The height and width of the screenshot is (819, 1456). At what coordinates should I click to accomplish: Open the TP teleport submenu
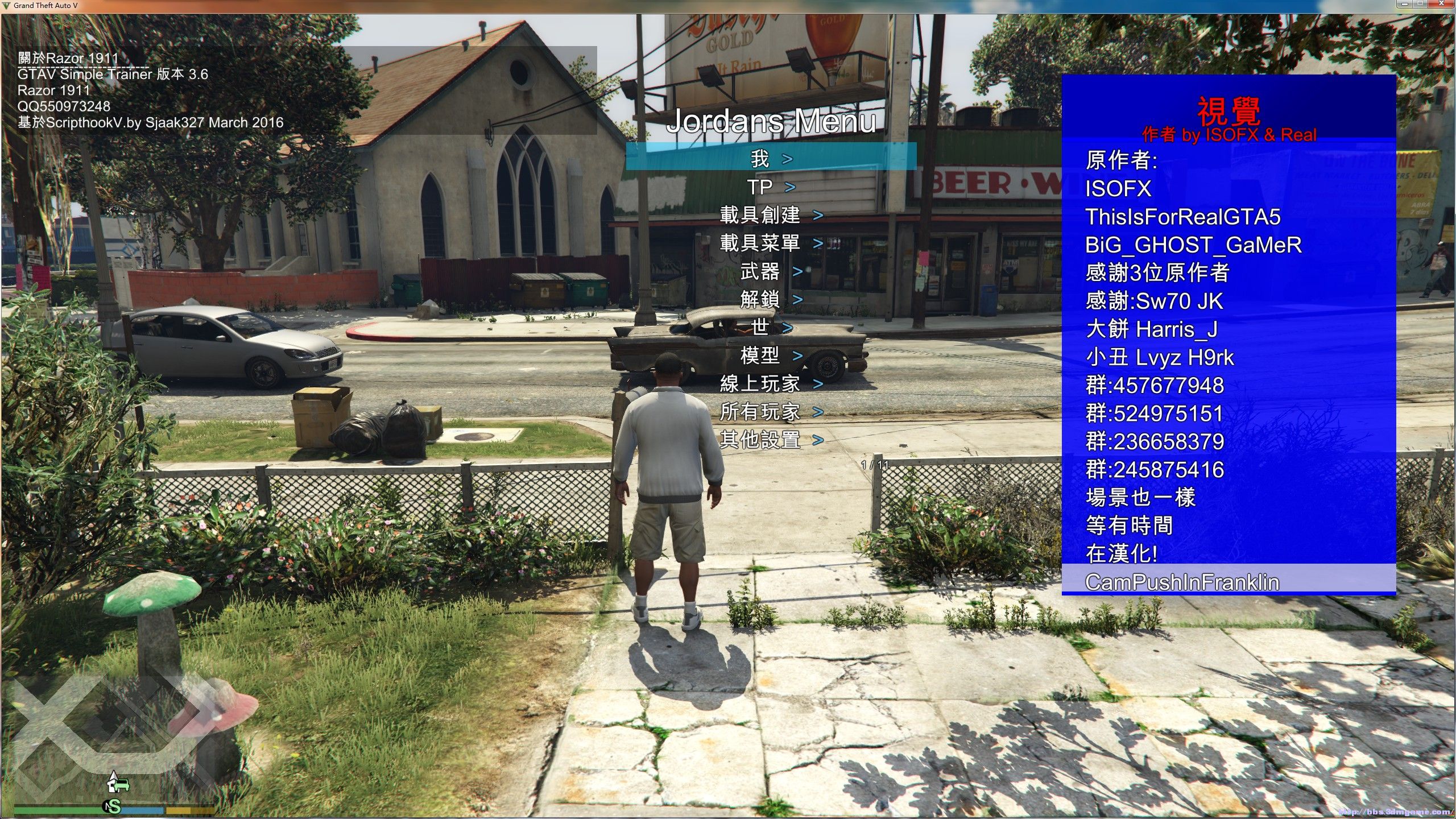(771, 187)
